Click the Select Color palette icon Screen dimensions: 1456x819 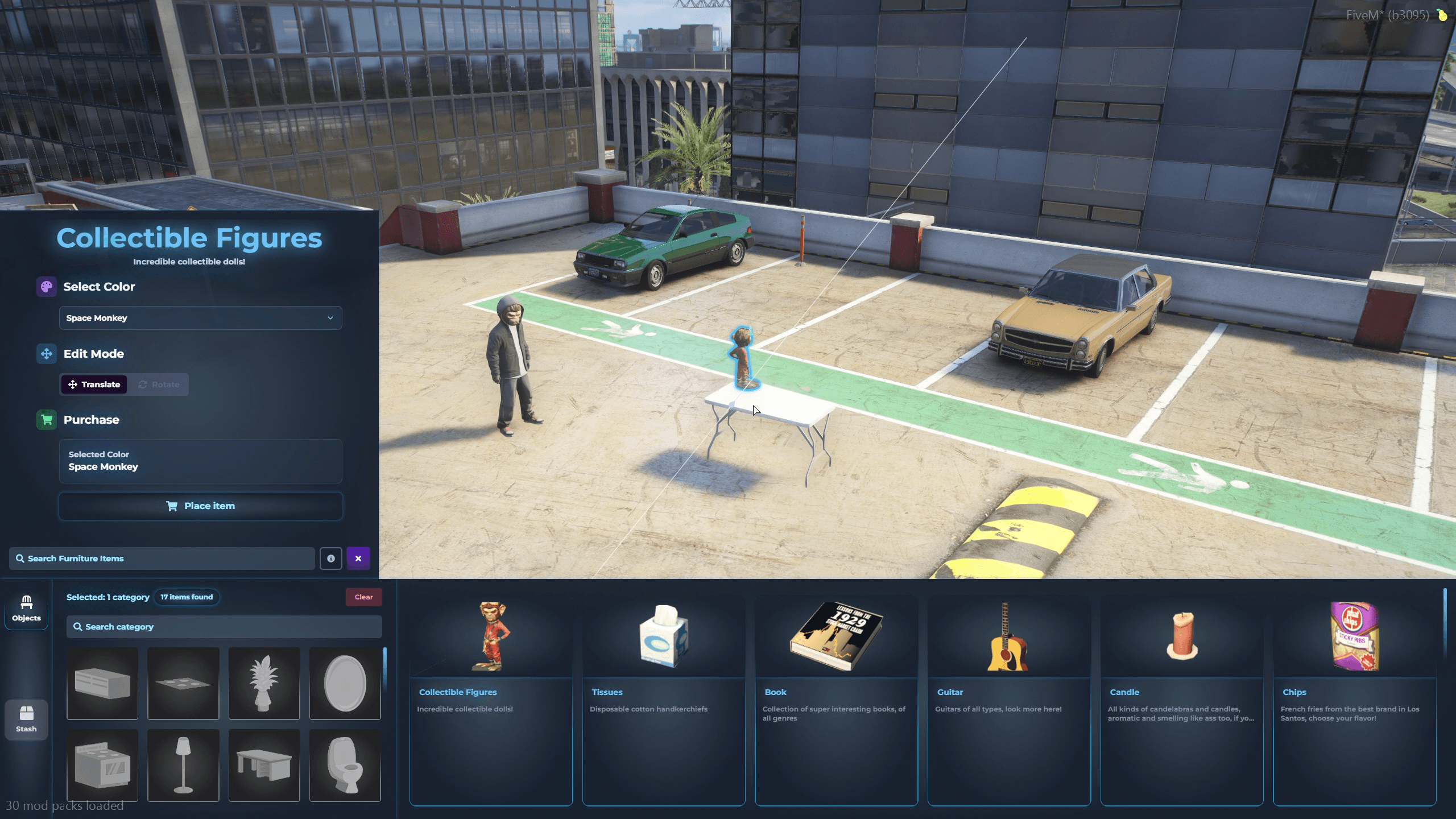(x=48, y=286)
